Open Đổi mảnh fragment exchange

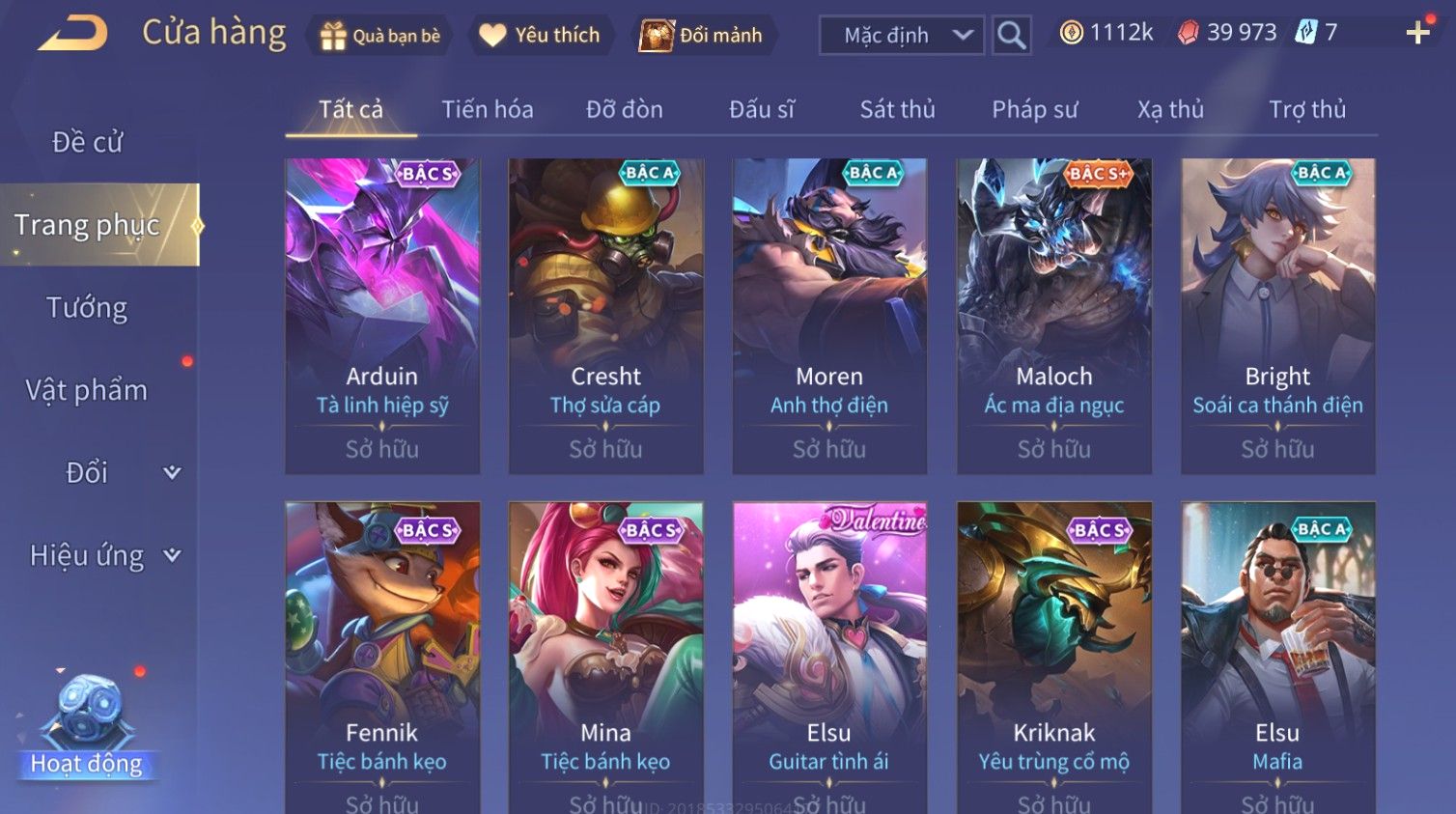[x=702, y=36]
